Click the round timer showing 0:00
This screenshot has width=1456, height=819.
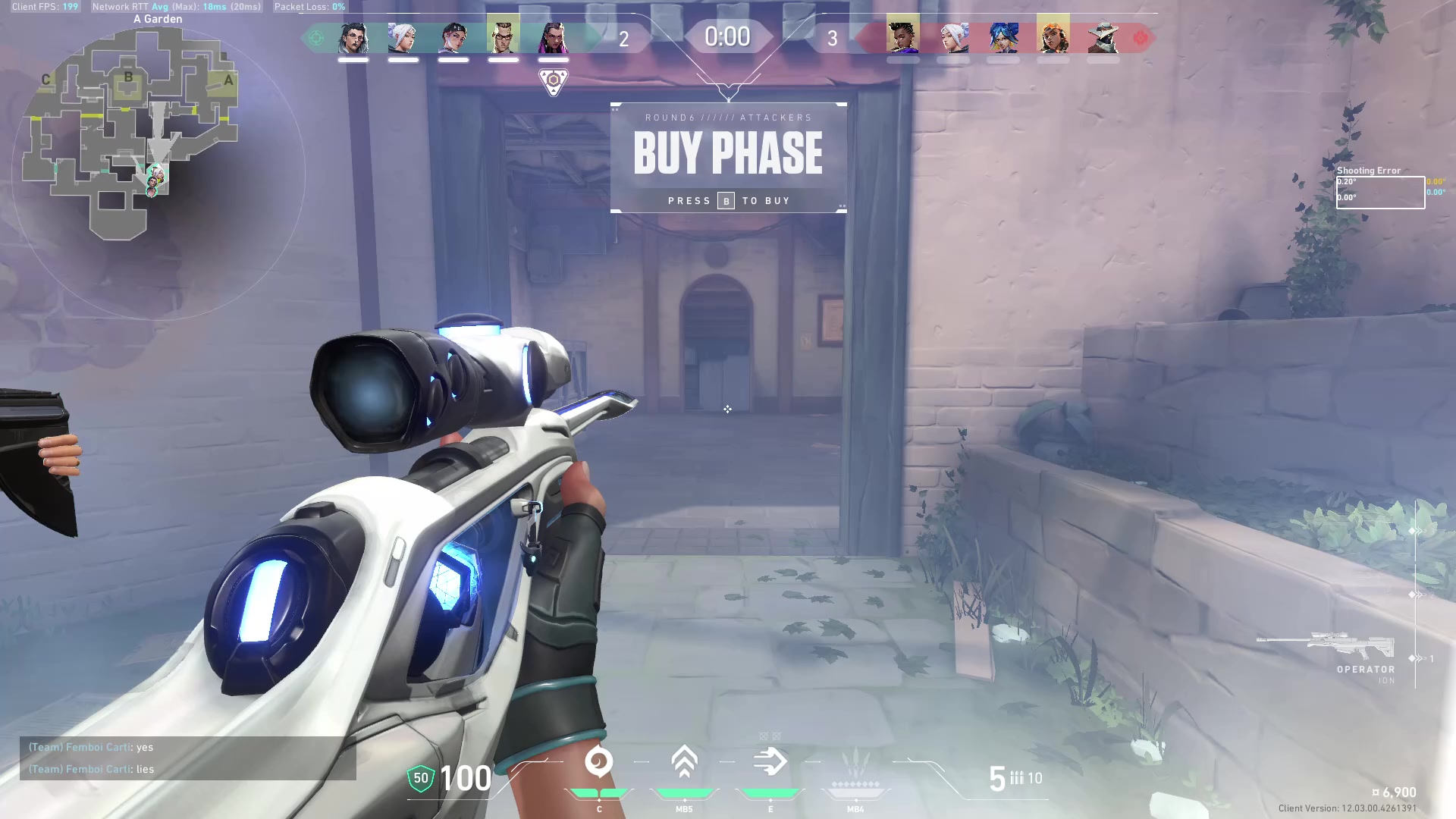point(726,36)
